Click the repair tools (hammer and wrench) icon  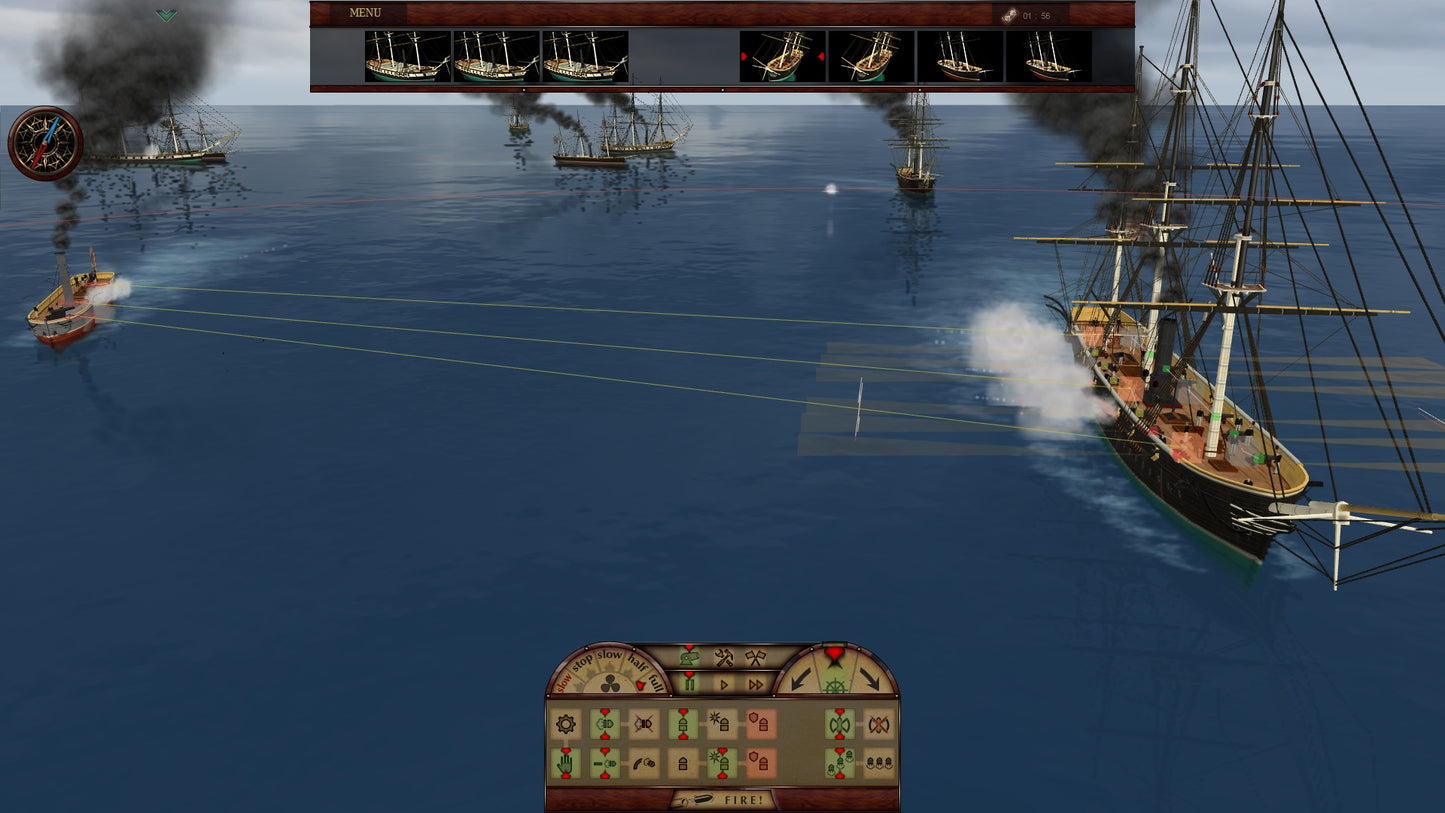pyautogui.click(x=724, y=659)
